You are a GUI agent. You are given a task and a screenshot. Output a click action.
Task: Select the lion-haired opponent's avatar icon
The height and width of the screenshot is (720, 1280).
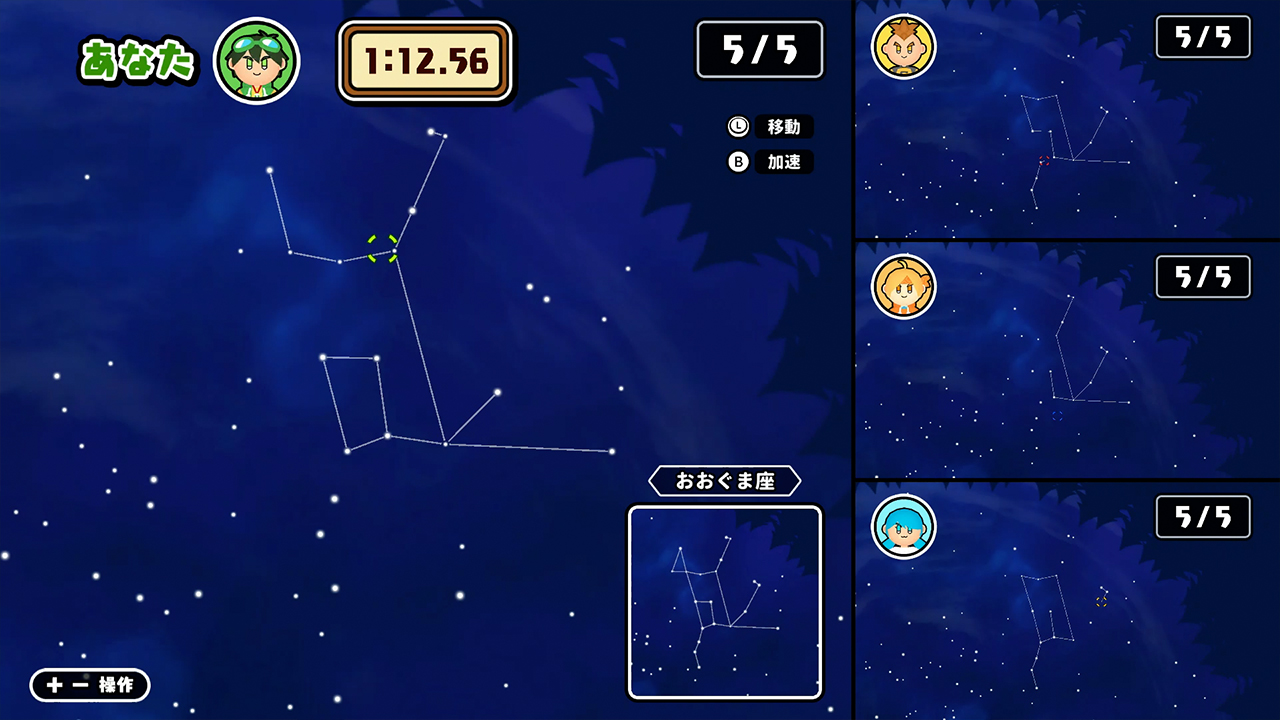click(x=903, y=44)
